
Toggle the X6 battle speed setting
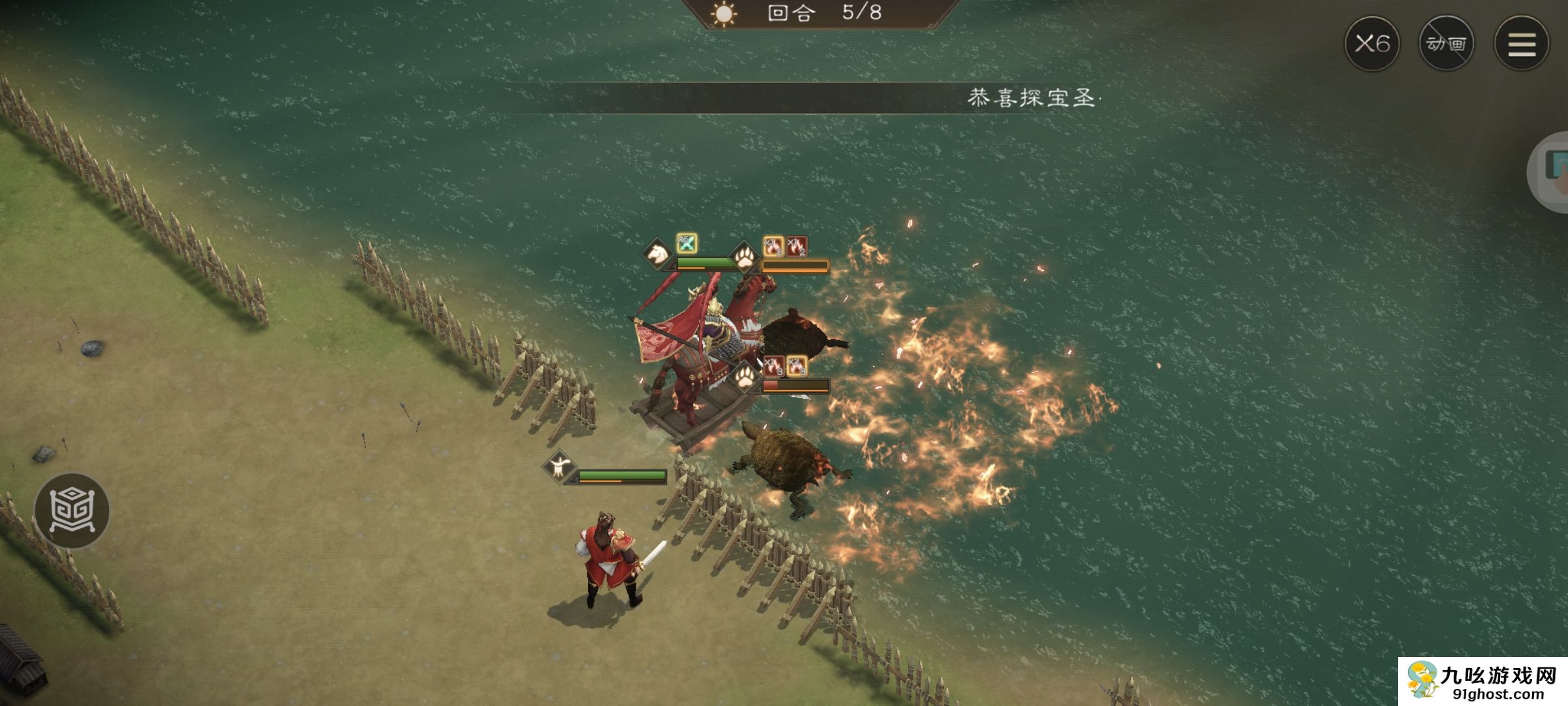click(x=1372, y=43)
